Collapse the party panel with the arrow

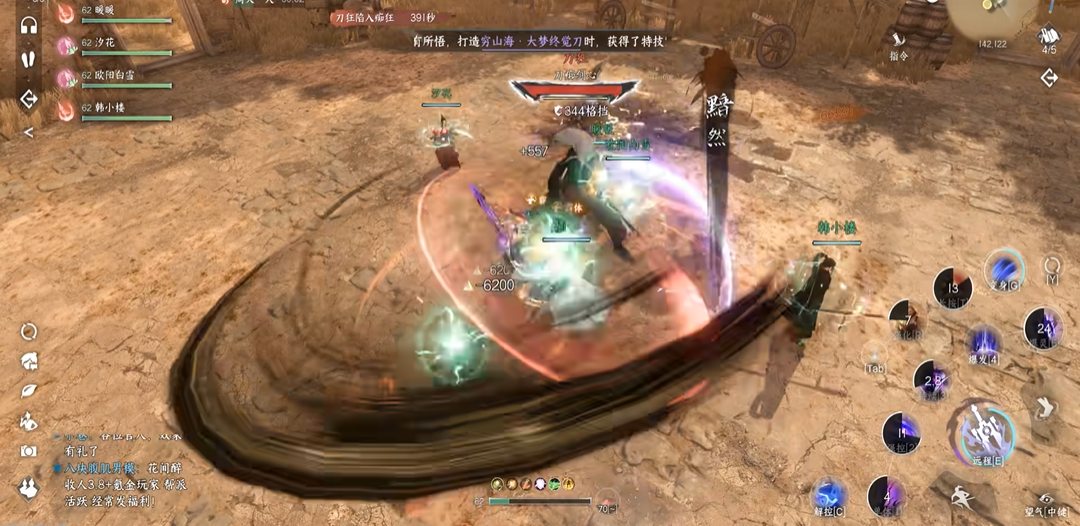(29, 131)
